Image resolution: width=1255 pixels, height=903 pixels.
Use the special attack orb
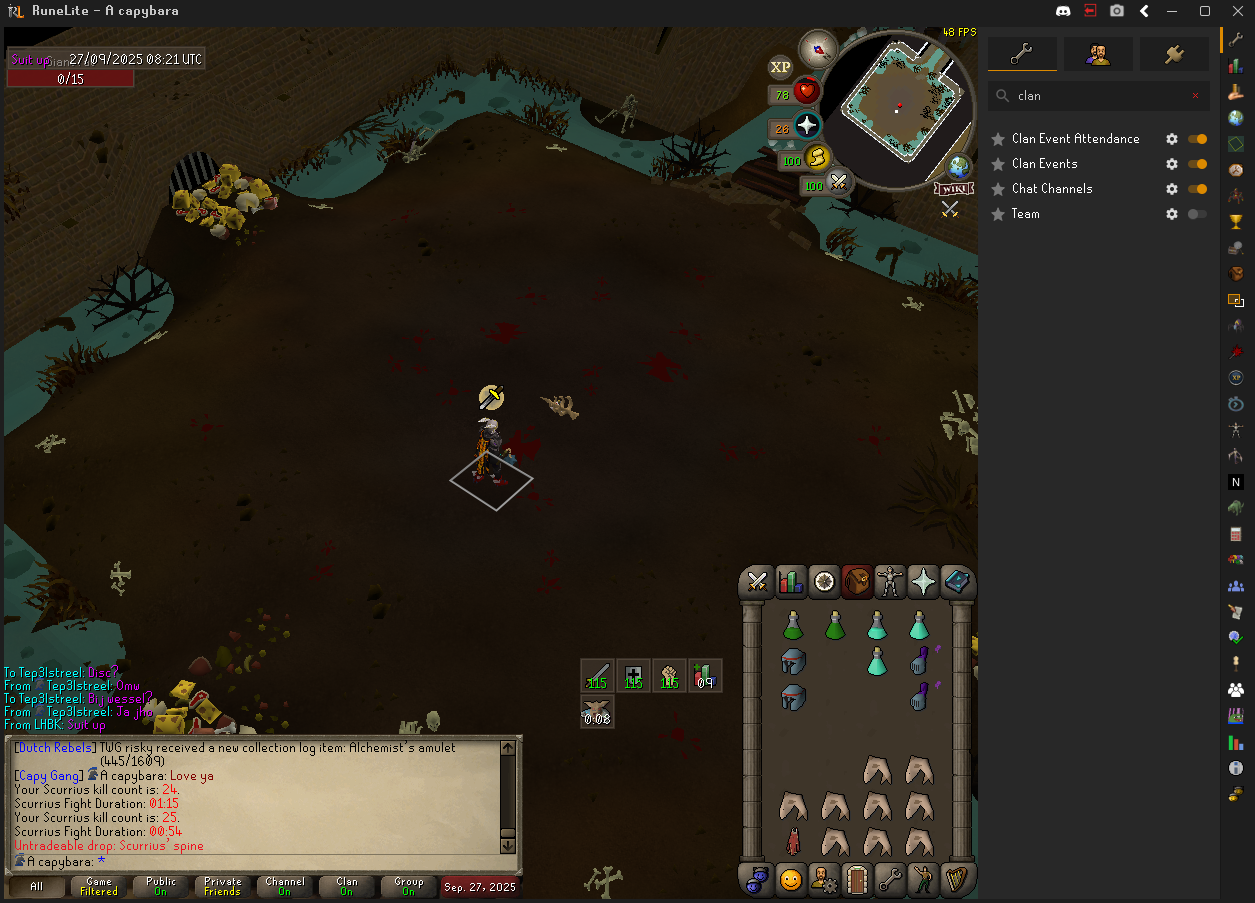coord(838,183)
